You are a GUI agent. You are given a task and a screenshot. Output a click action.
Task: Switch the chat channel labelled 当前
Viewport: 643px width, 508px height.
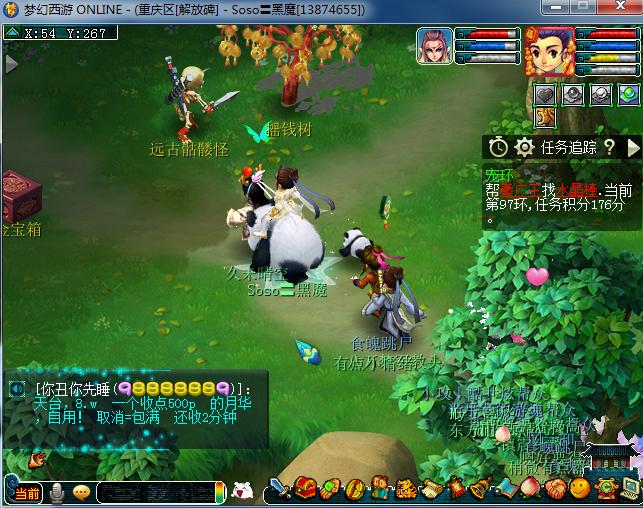[27, 492]
